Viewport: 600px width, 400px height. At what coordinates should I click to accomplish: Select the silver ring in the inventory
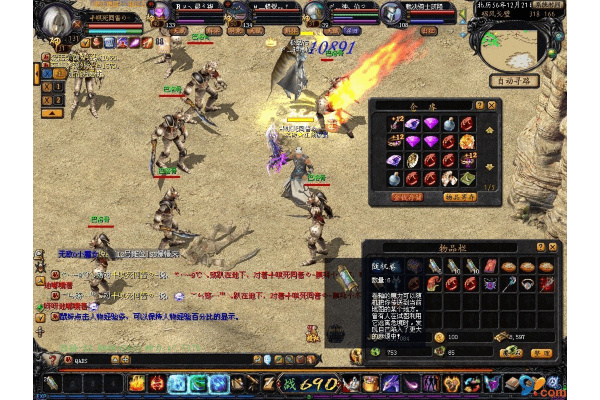point(529,284)
